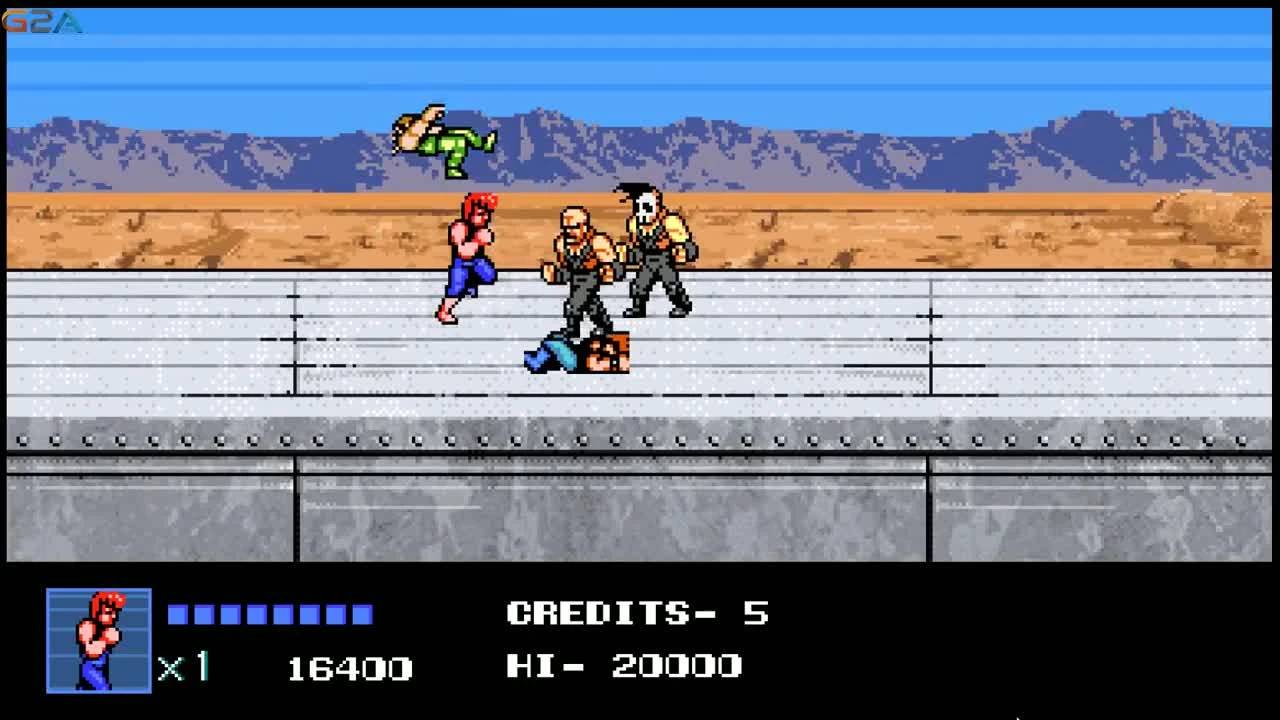Toggle the last blue health segment

(364, 613)
